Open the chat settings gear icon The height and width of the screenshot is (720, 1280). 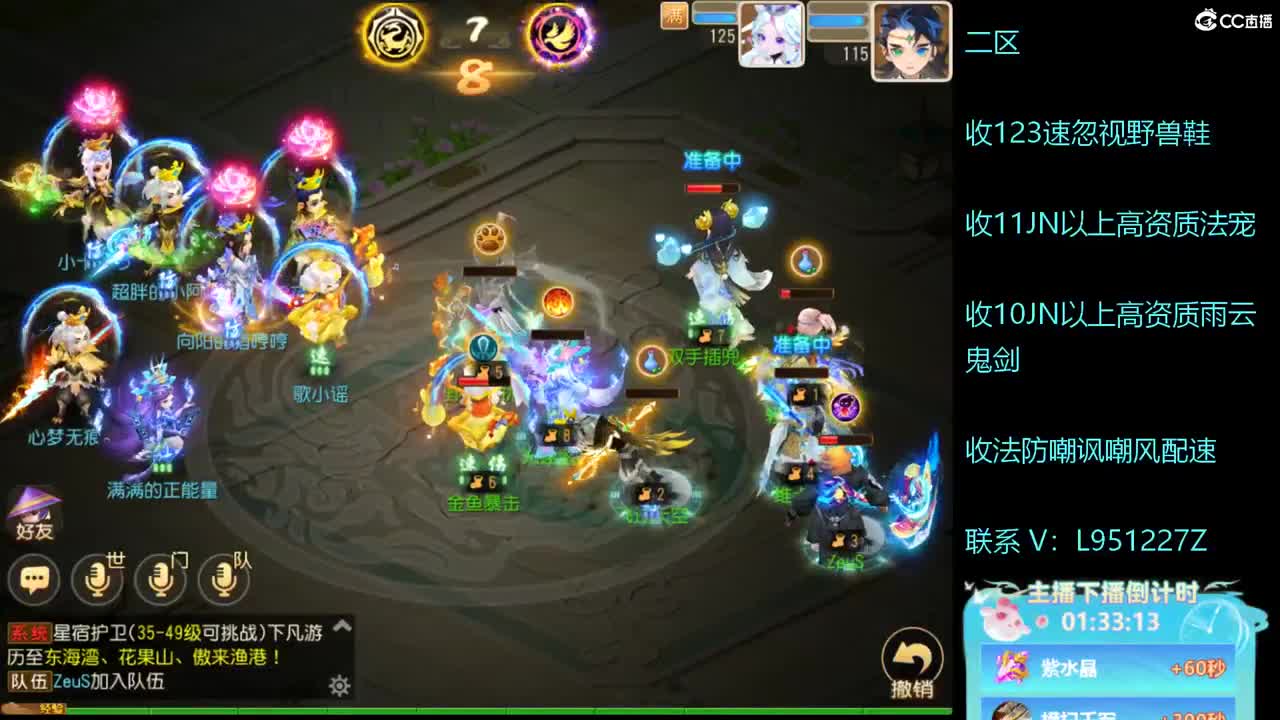click(x=341, y=685)
